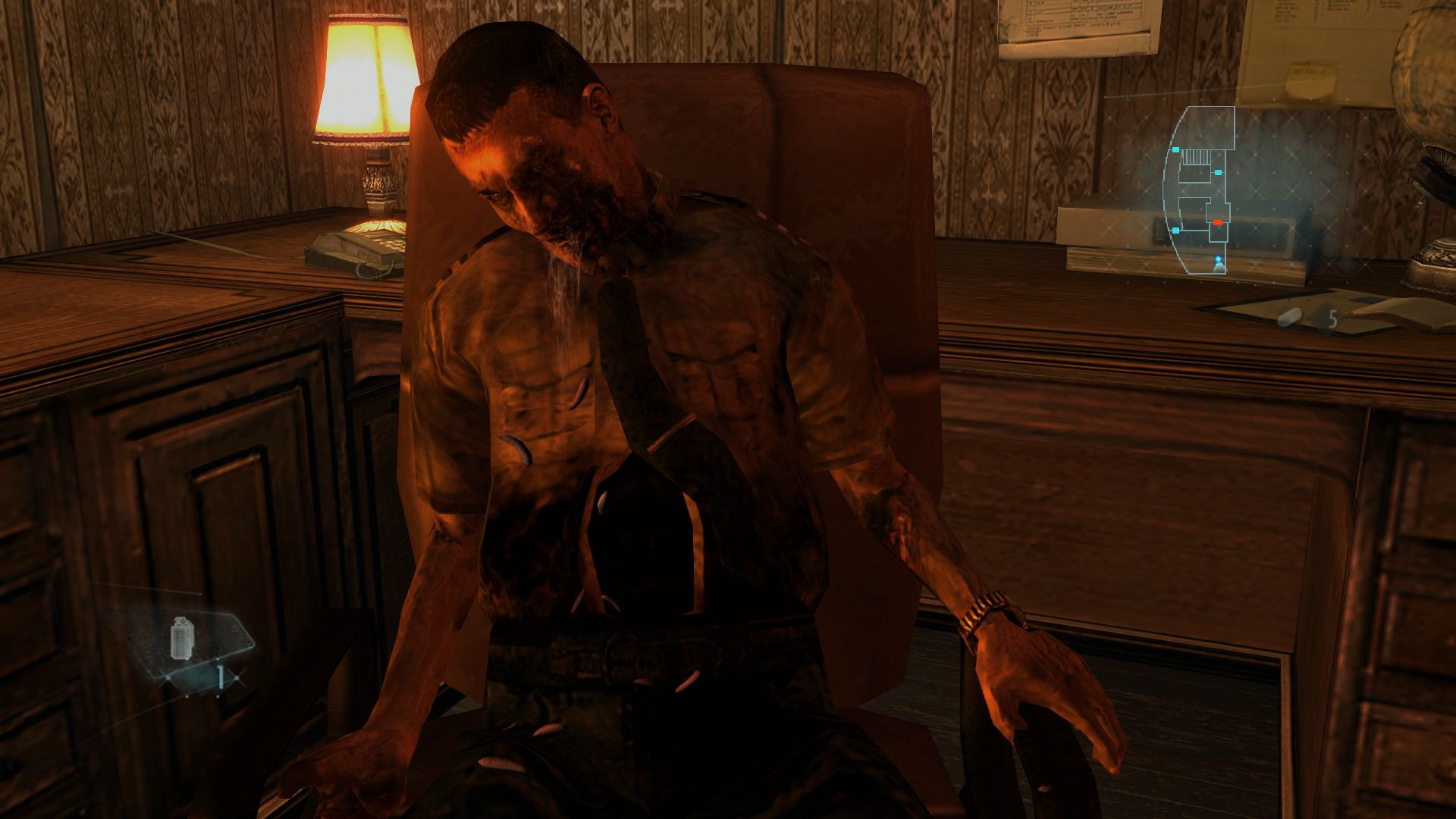The width and height of the screenshot is (1456, 819).
Task: Click the red room marker on the minimap
Action: point(1218,222)
